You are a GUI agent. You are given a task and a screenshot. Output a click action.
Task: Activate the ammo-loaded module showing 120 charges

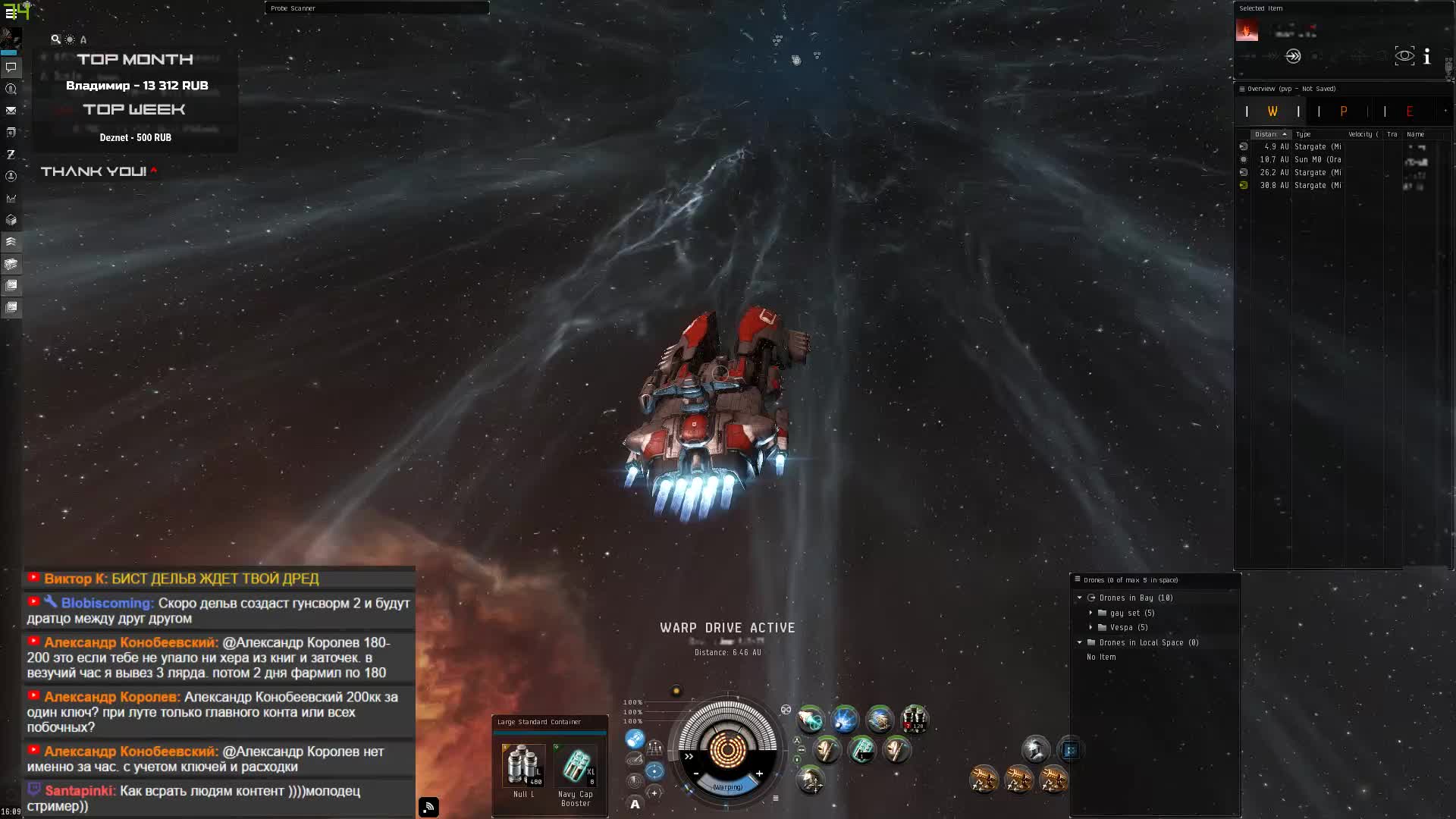tap(915, 719)
